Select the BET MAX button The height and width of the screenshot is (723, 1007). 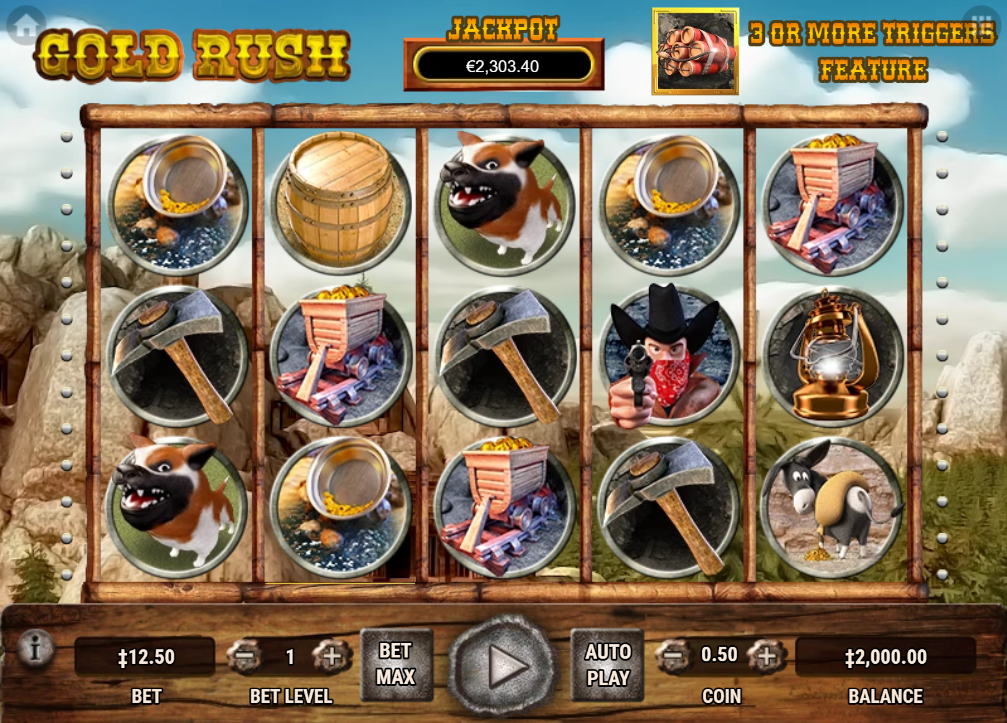click(396, 664)
